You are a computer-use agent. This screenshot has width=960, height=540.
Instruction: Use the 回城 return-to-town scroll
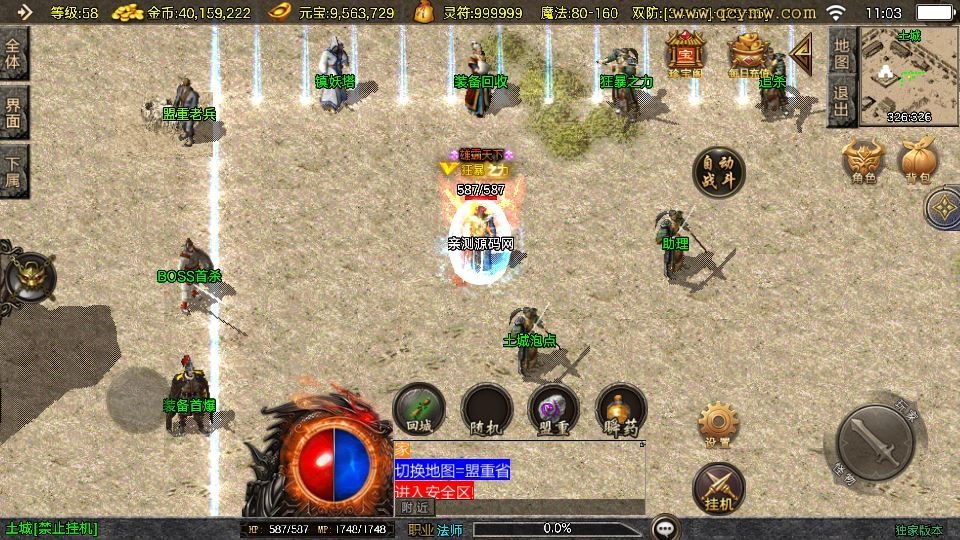click(419, 410)
